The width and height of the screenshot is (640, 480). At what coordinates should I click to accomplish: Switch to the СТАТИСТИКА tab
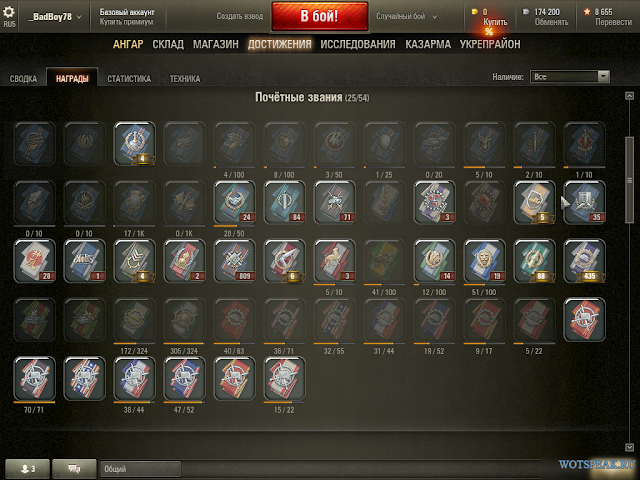(x=128, y=79)
